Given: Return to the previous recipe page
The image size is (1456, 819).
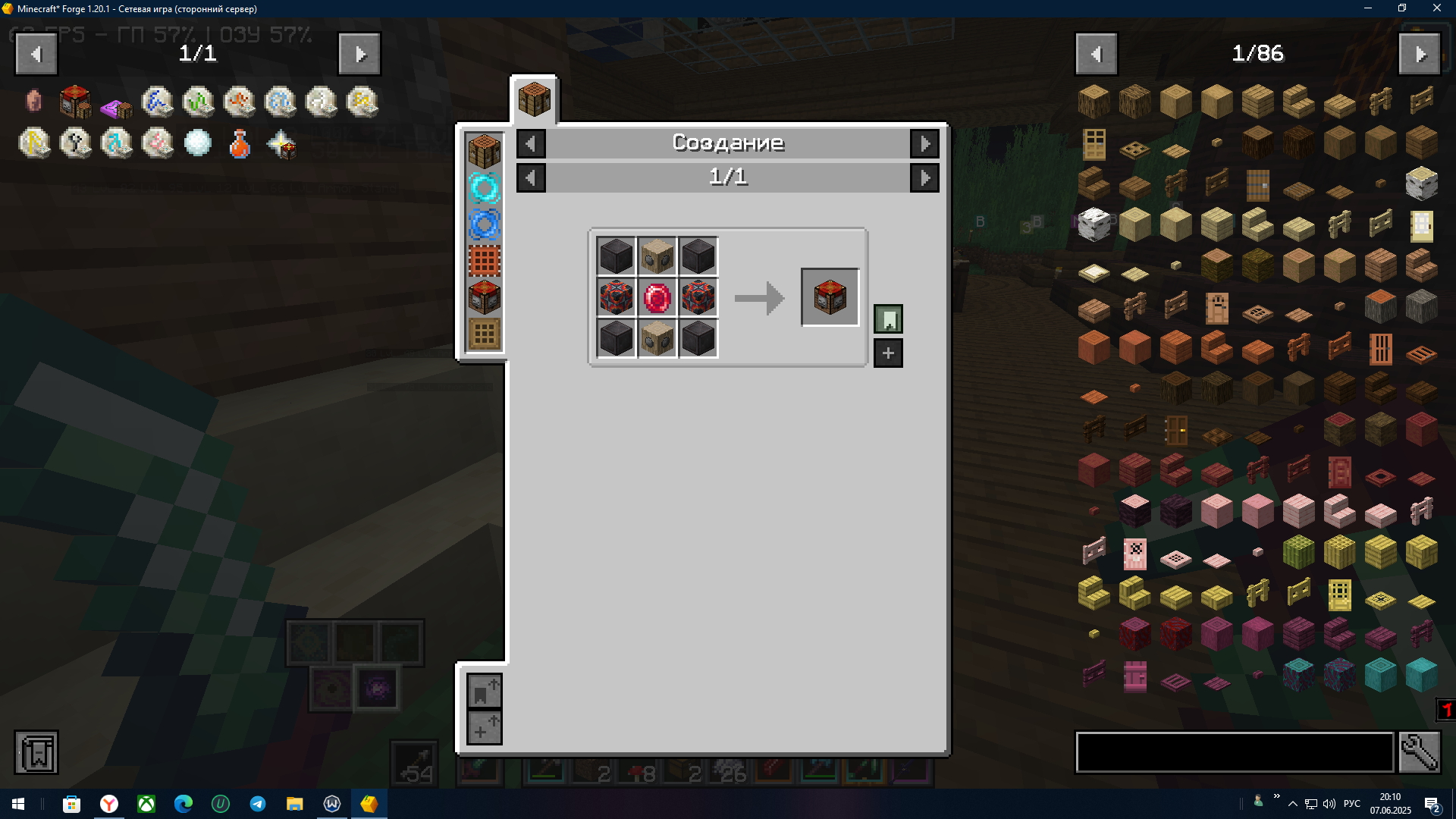Looking at the screenshot, I should point(531,178).
